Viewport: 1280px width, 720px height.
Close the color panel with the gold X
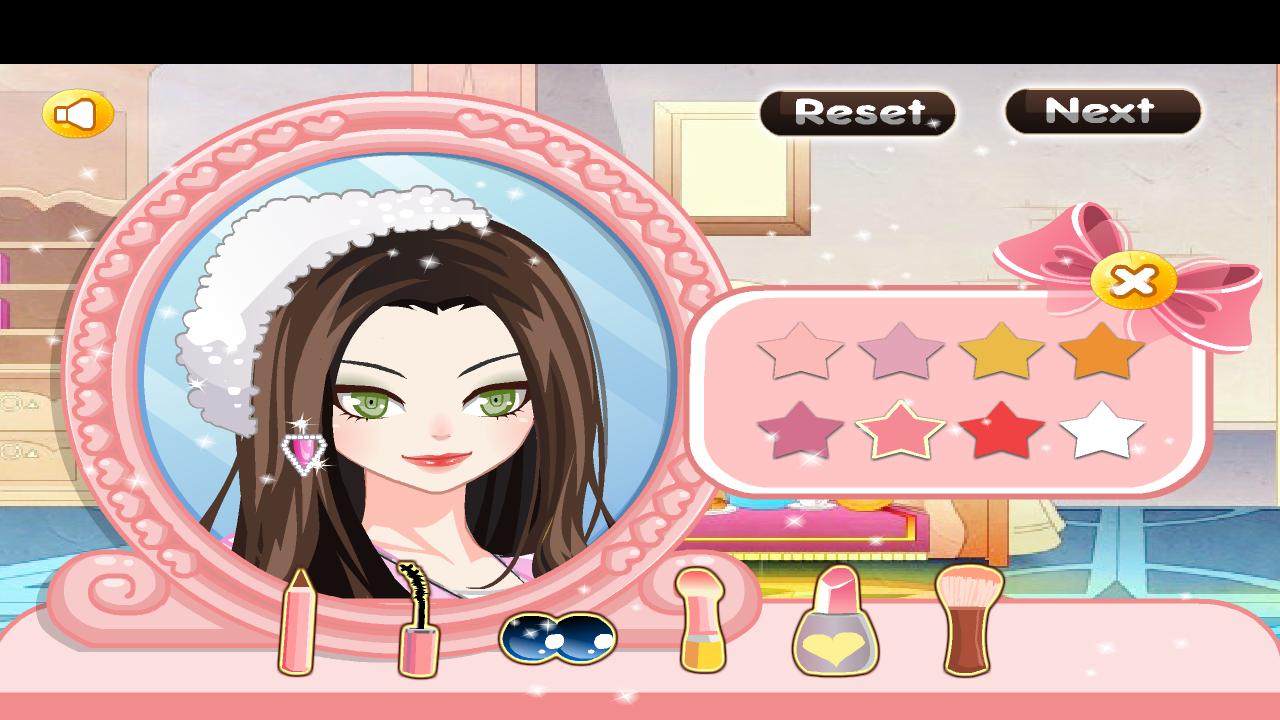pyautogui.click(x=1135, y=281)
